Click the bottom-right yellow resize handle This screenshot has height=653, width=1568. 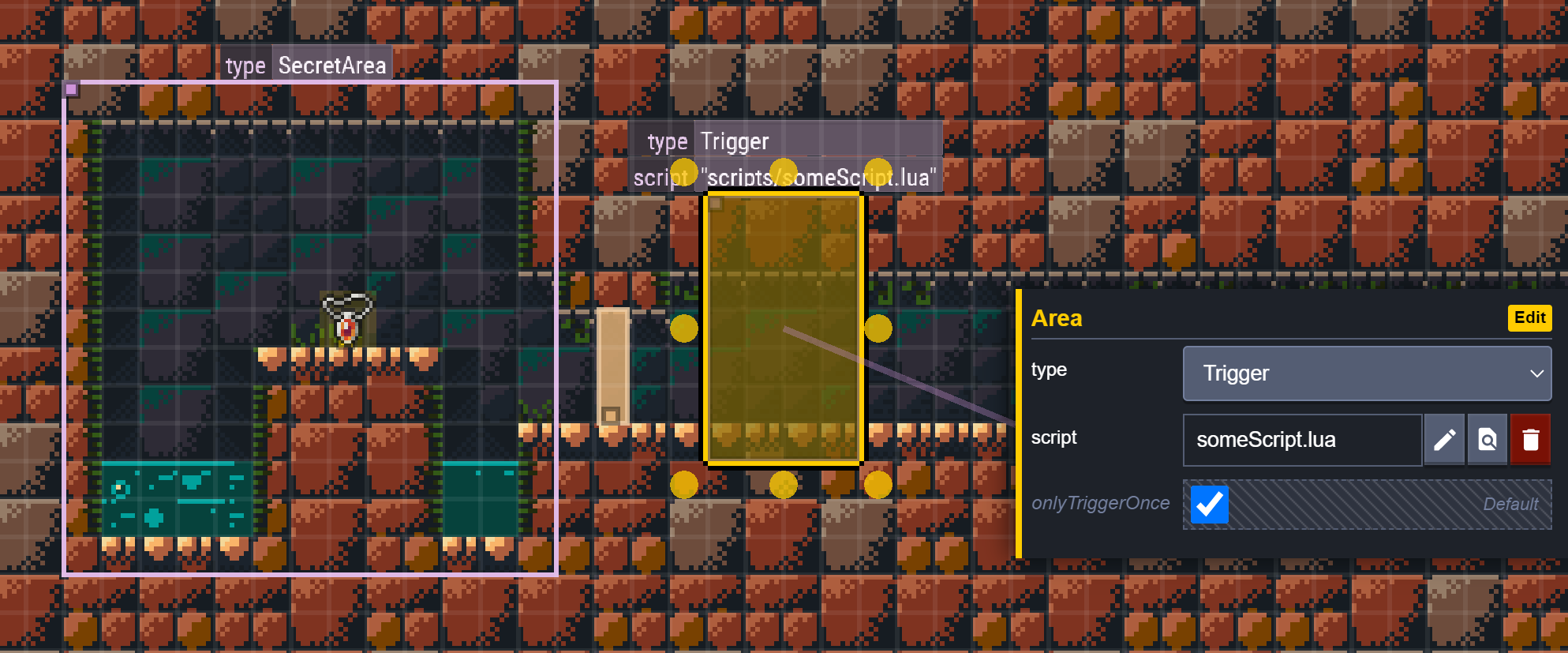(x=878, y=485)
